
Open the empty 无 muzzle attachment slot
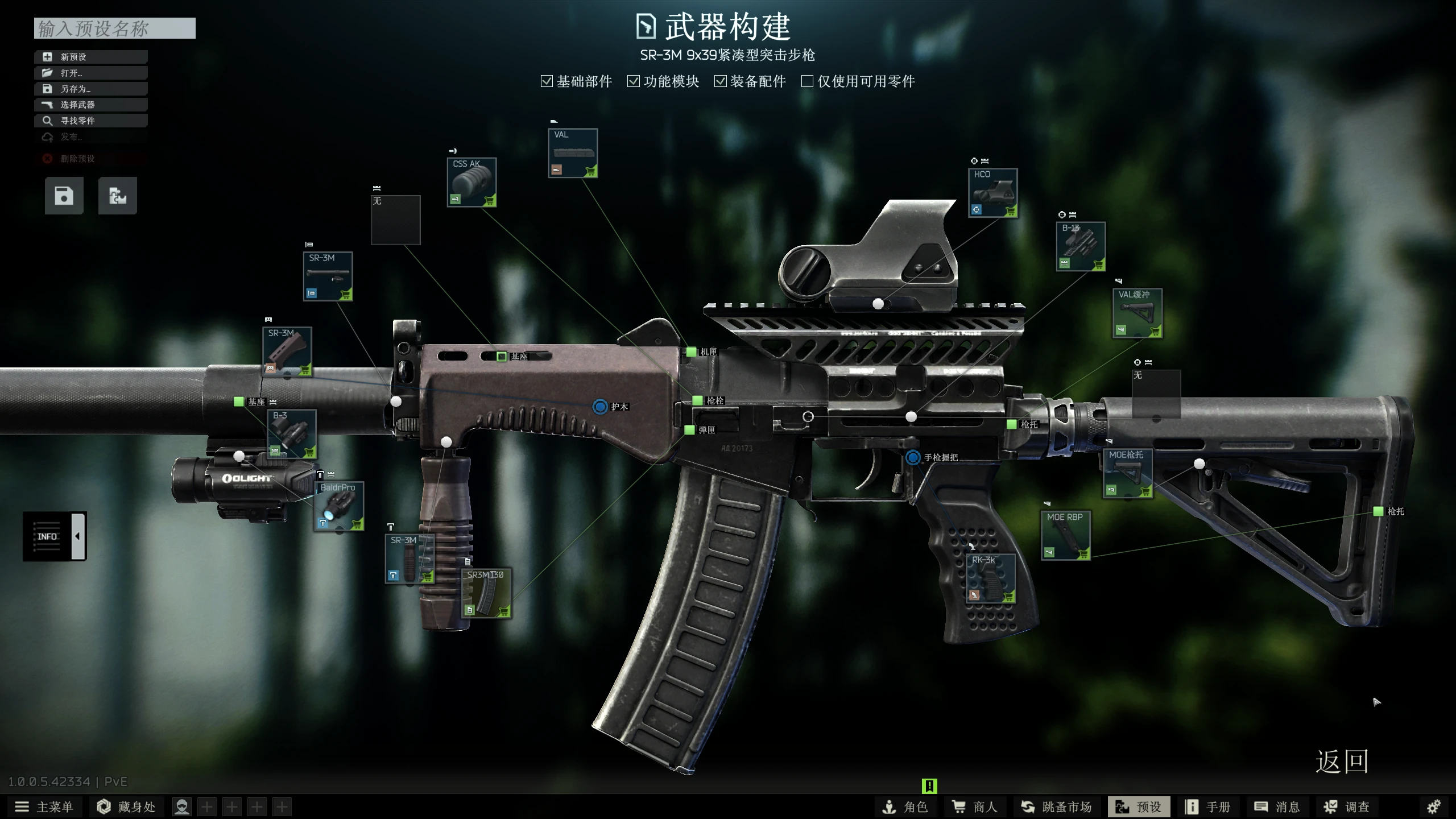click(x=396, y=220)
